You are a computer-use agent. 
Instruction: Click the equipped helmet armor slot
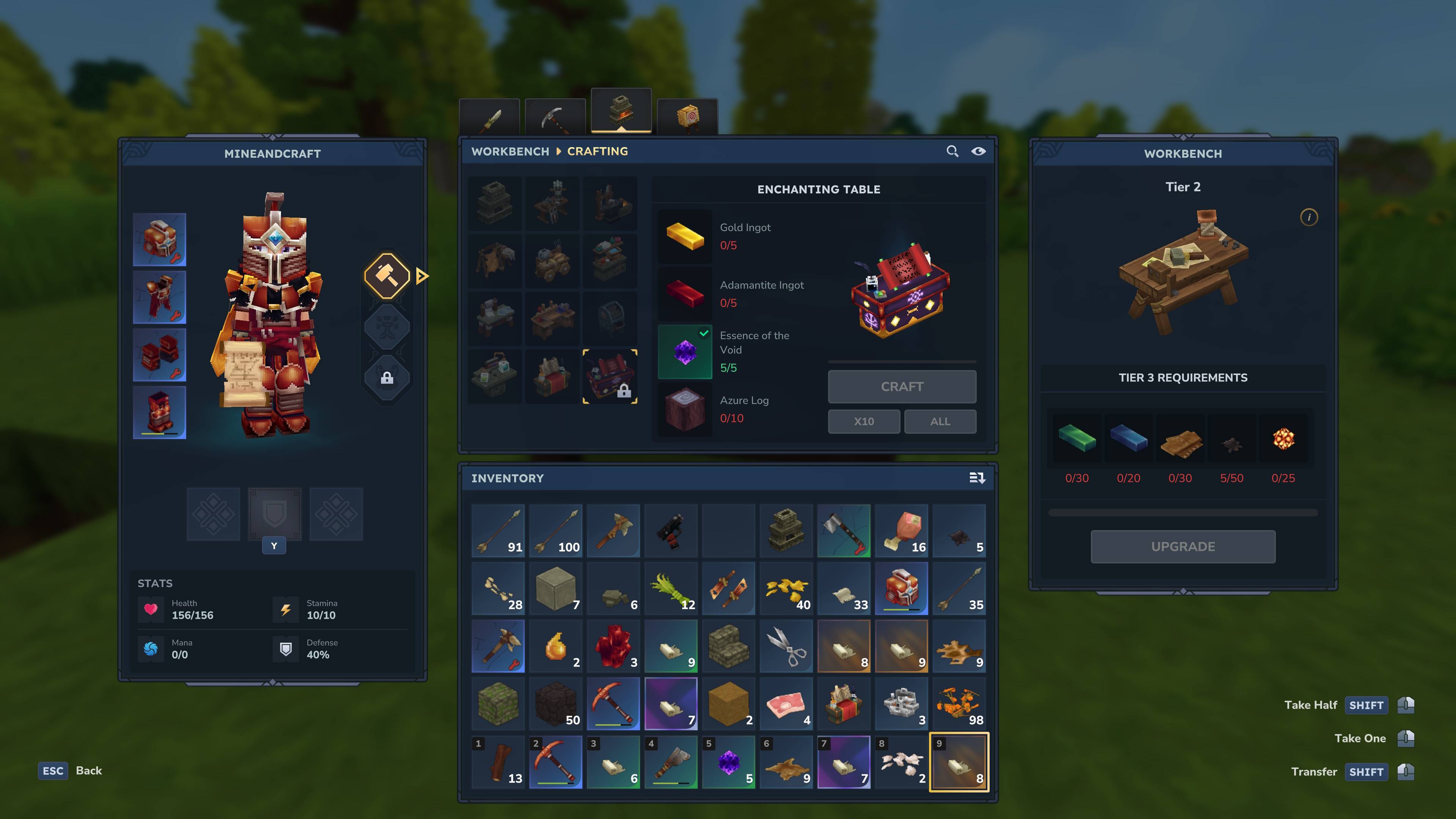pyautogui.click(x=159, y=240)
